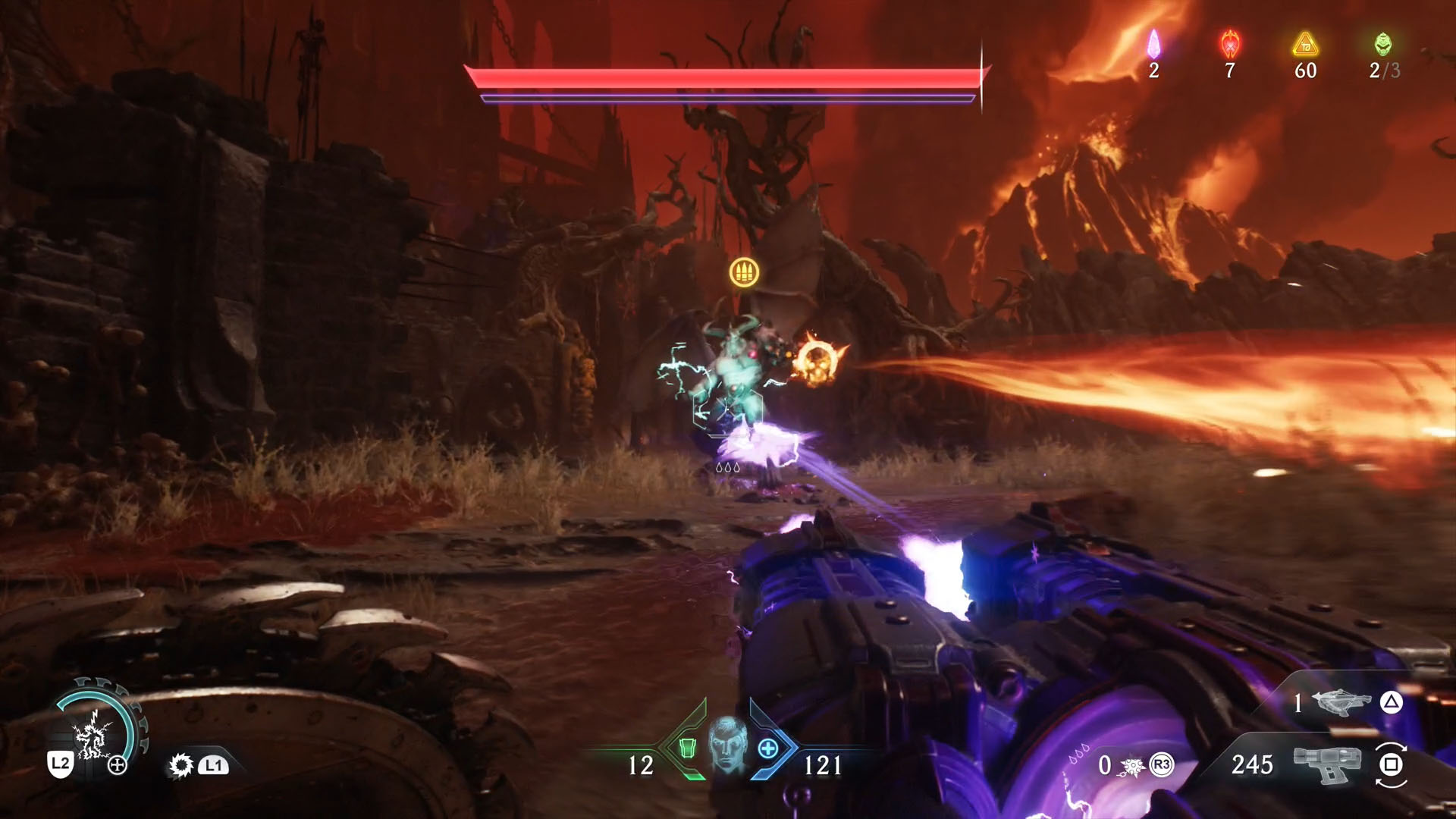
Task: Expand the blue health plus indicator near the helmet portrait
Action: pos(768,747)
